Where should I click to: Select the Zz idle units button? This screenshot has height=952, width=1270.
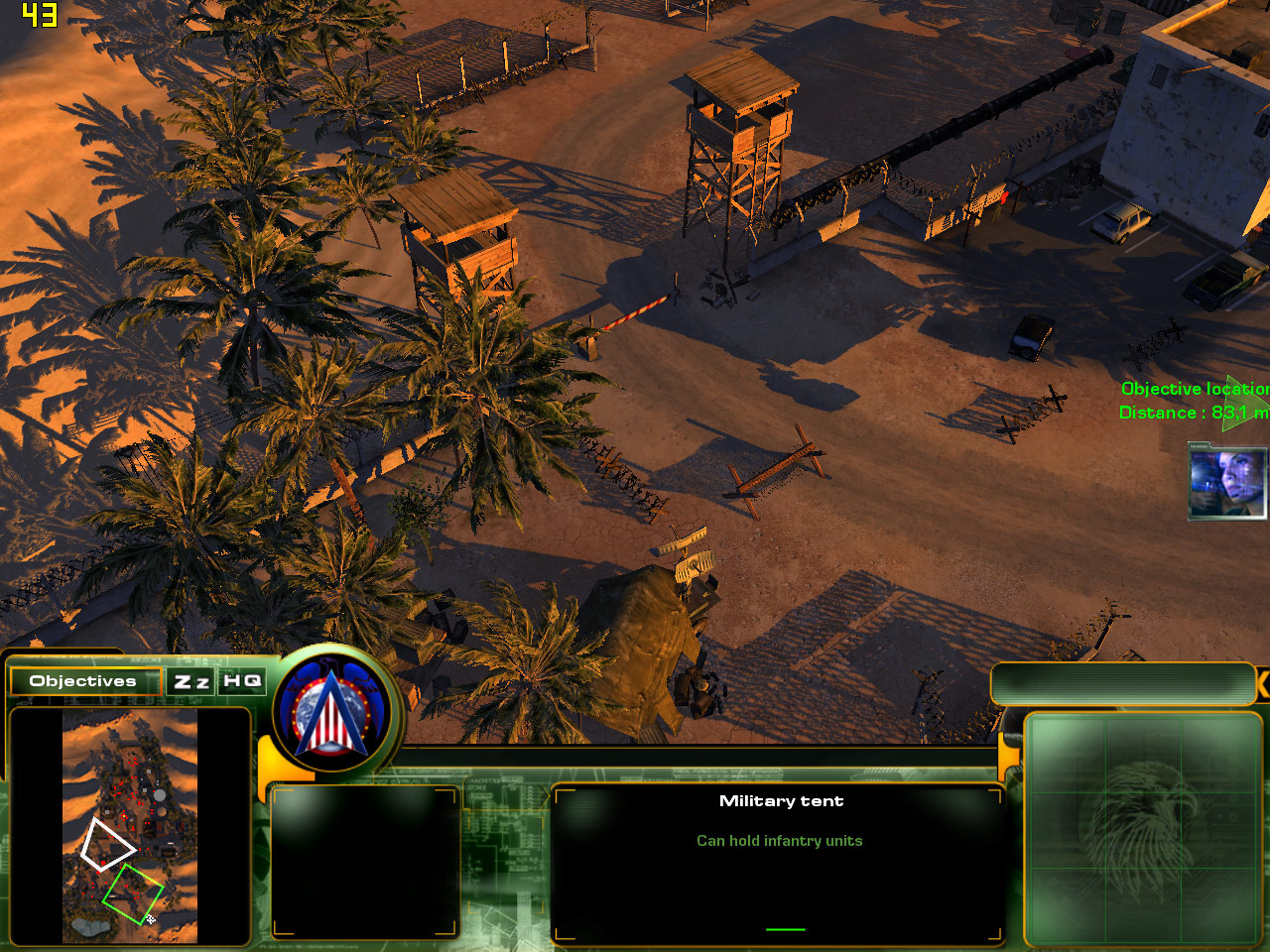(191, 681)
